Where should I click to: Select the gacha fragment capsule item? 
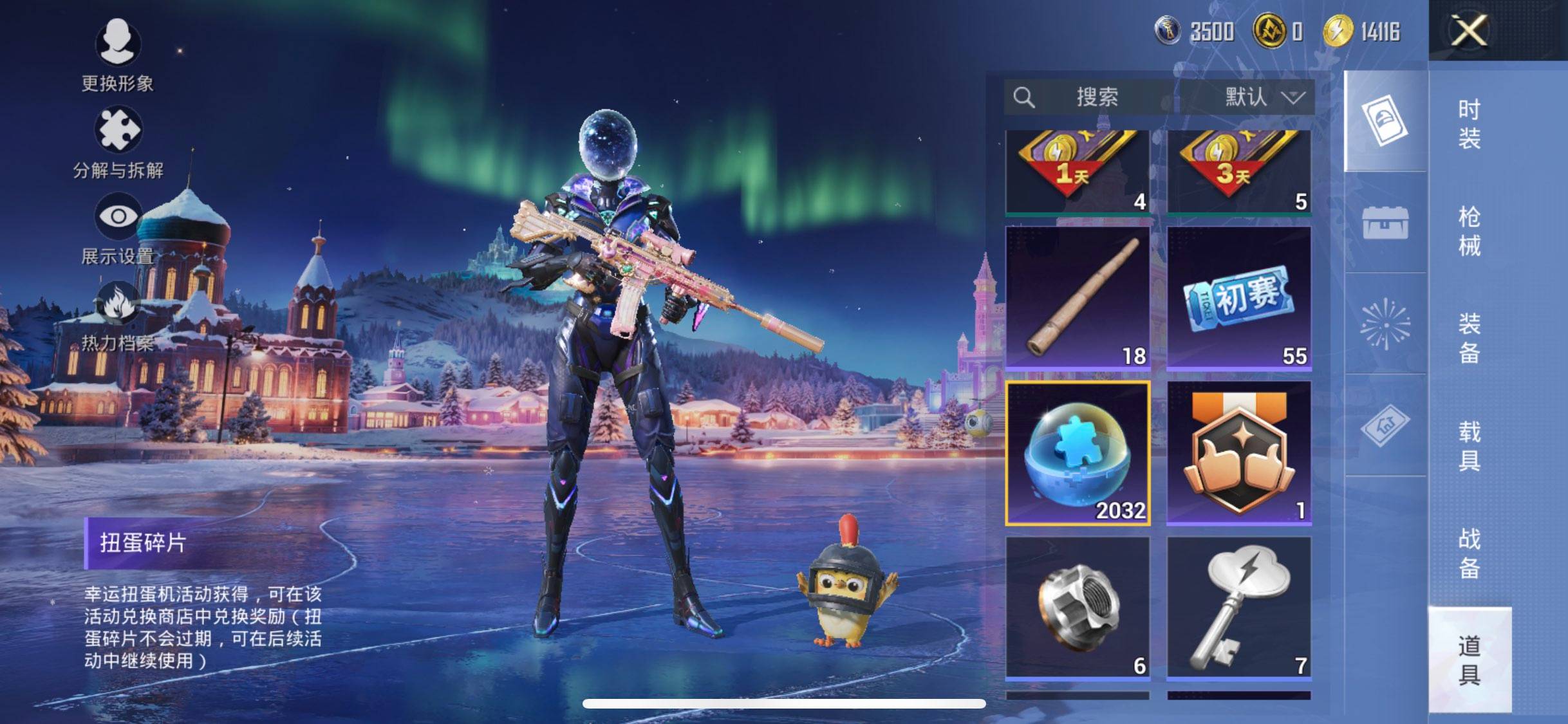1078,453
